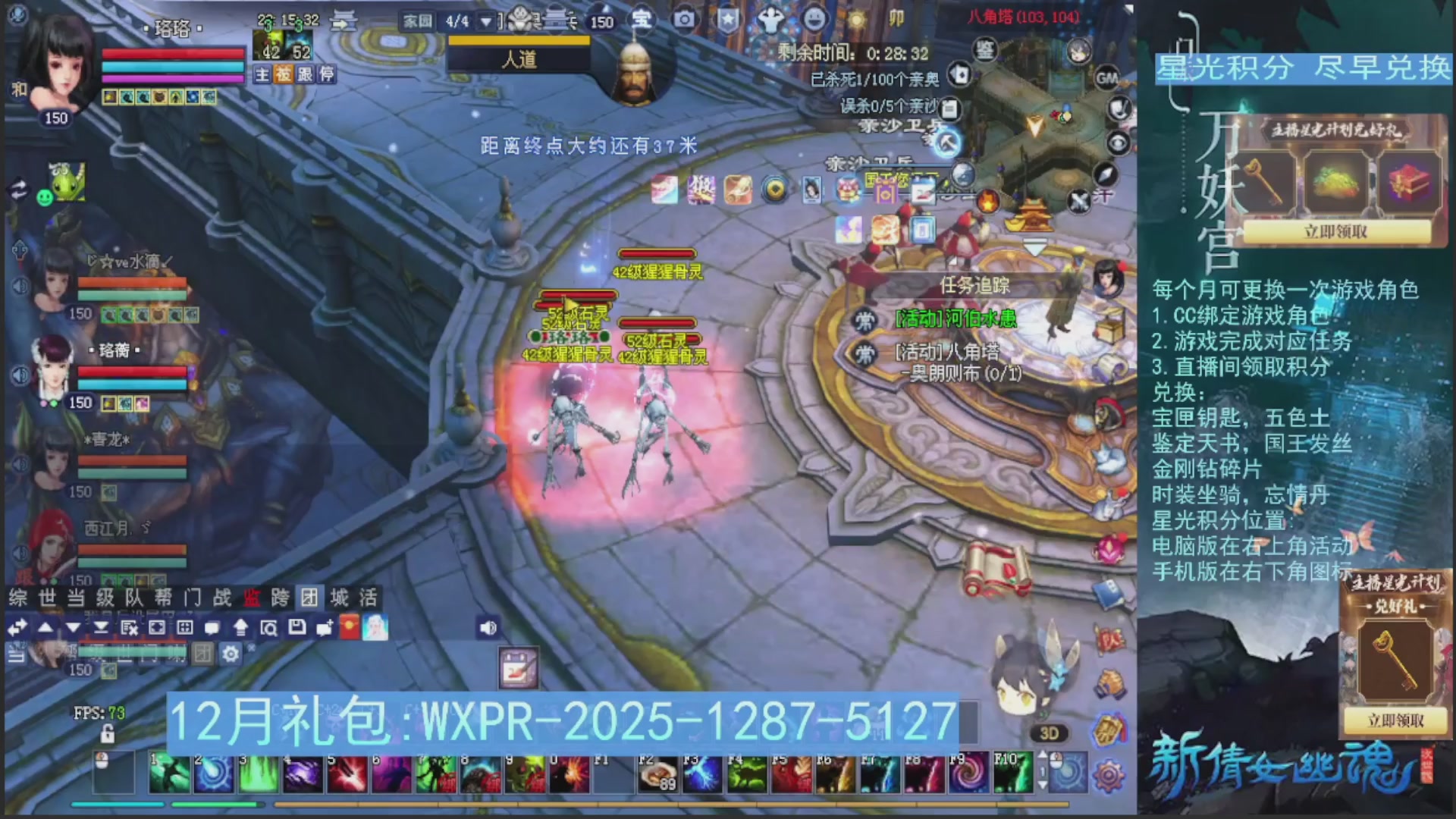1456x819 pixels.
Task: Toggle 停 stop mode under character portrait
Action: 329,74
